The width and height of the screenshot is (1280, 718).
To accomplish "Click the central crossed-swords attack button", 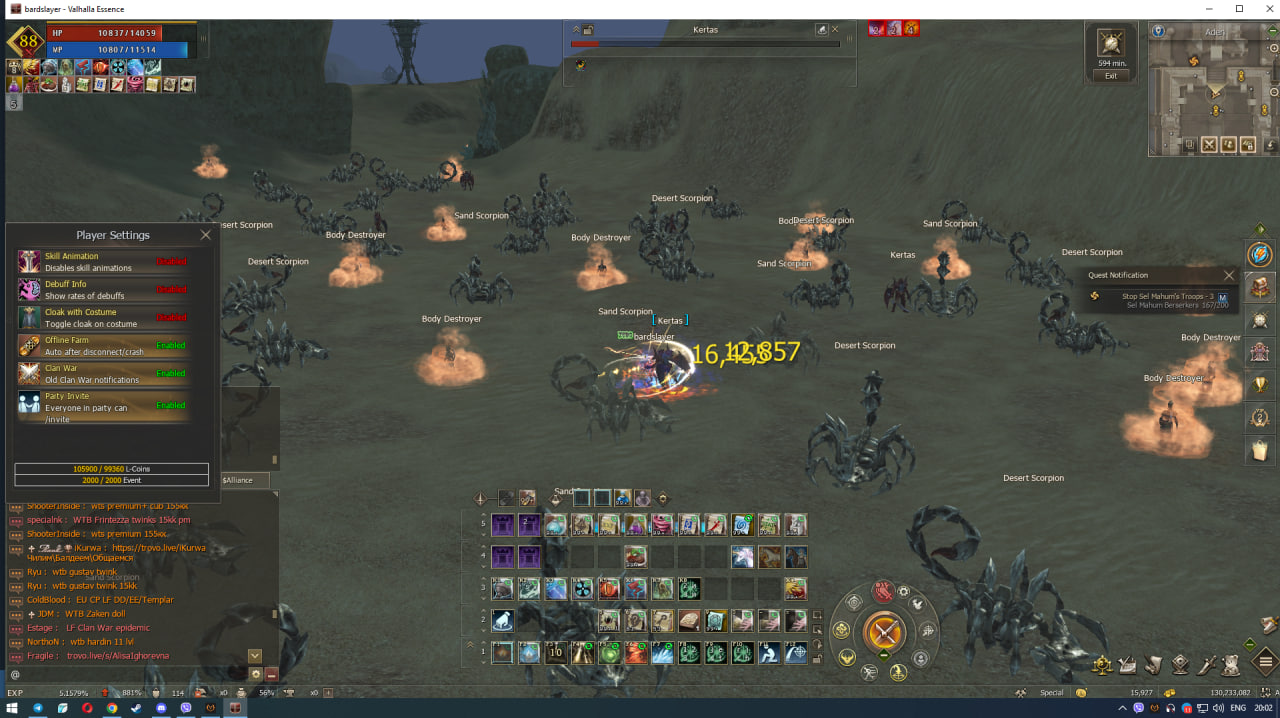I will point(884,631).
